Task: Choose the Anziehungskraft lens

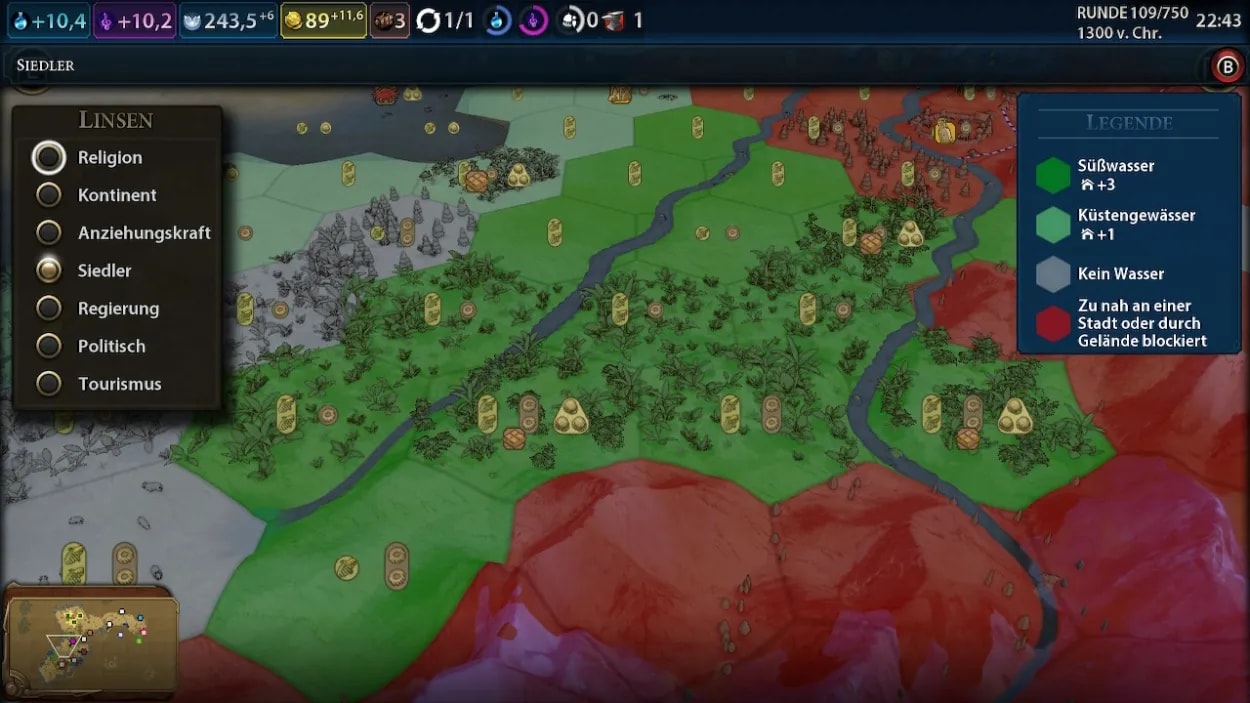Action: click(x=49, y=233)
